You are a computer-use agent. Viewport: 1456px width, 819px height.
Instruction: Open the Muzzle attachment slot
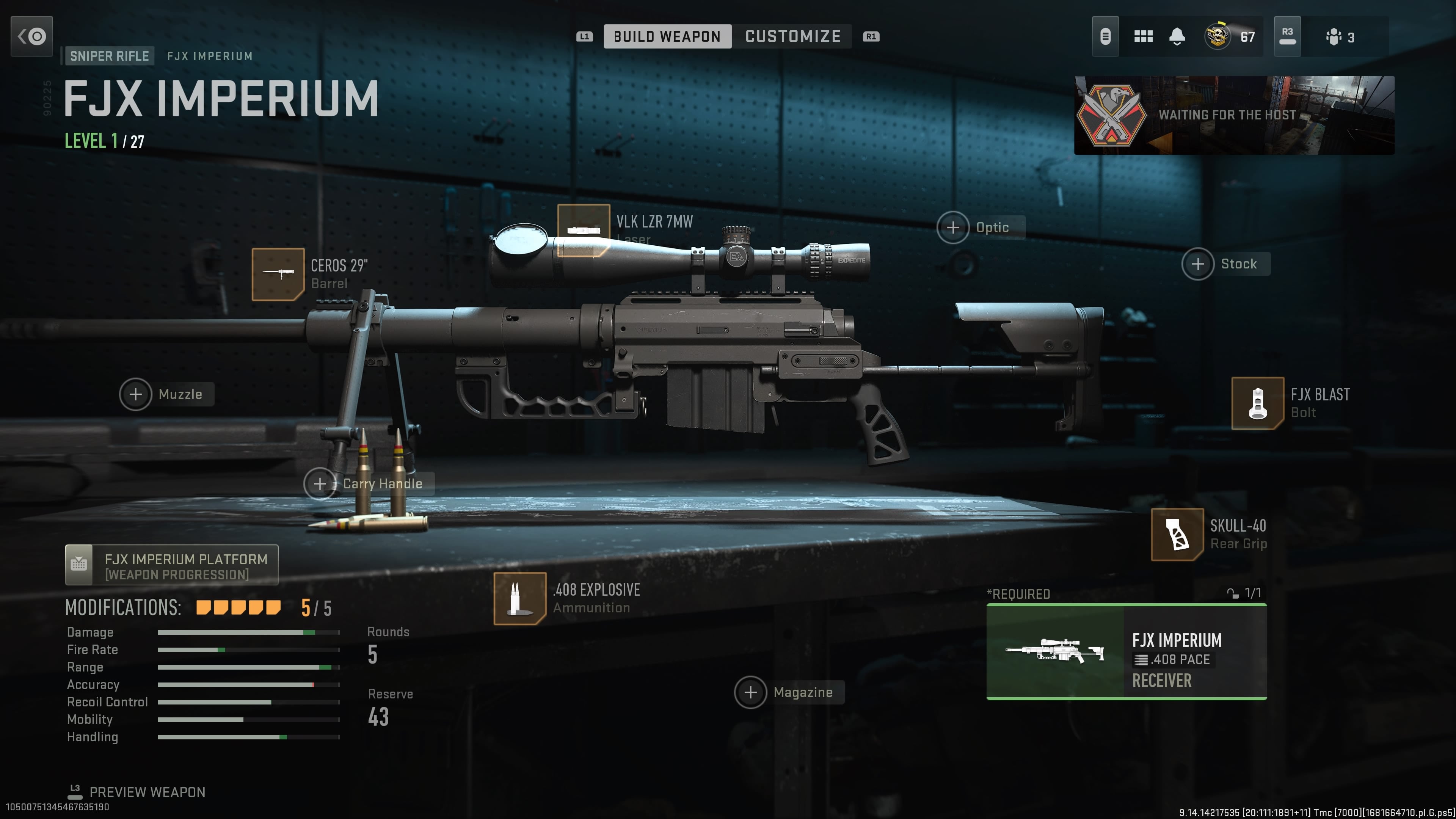click(x=136, y=394)
